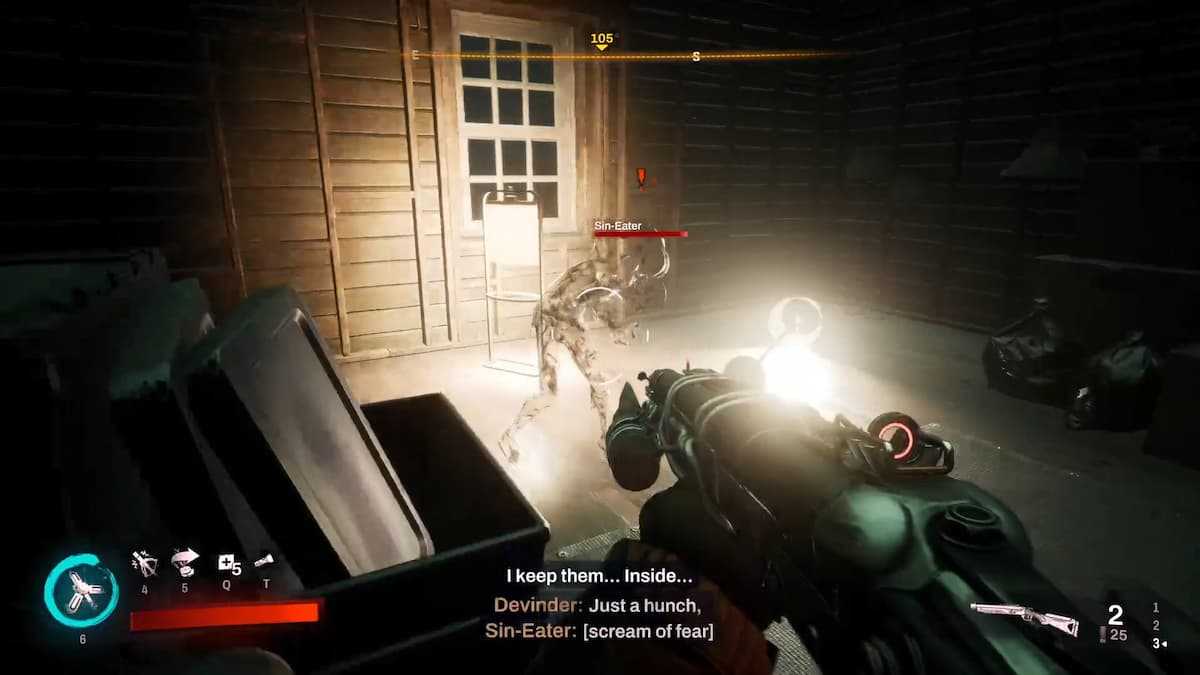
Task: Click the yellow 105 objective marker on compass
Action: tap(601, 41)
